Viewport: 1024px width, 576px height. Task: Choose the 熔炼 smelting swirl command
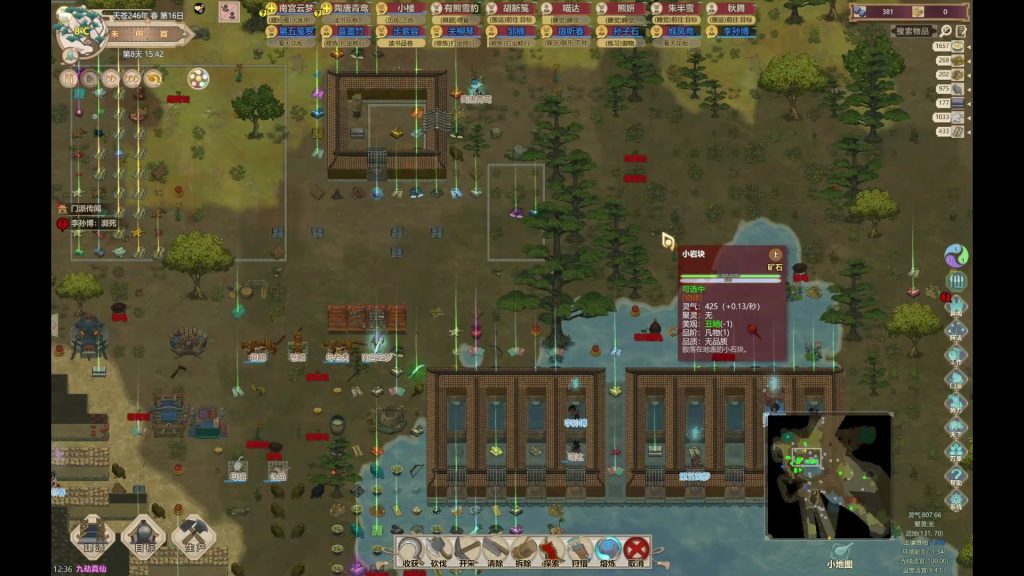pos(607,551)
